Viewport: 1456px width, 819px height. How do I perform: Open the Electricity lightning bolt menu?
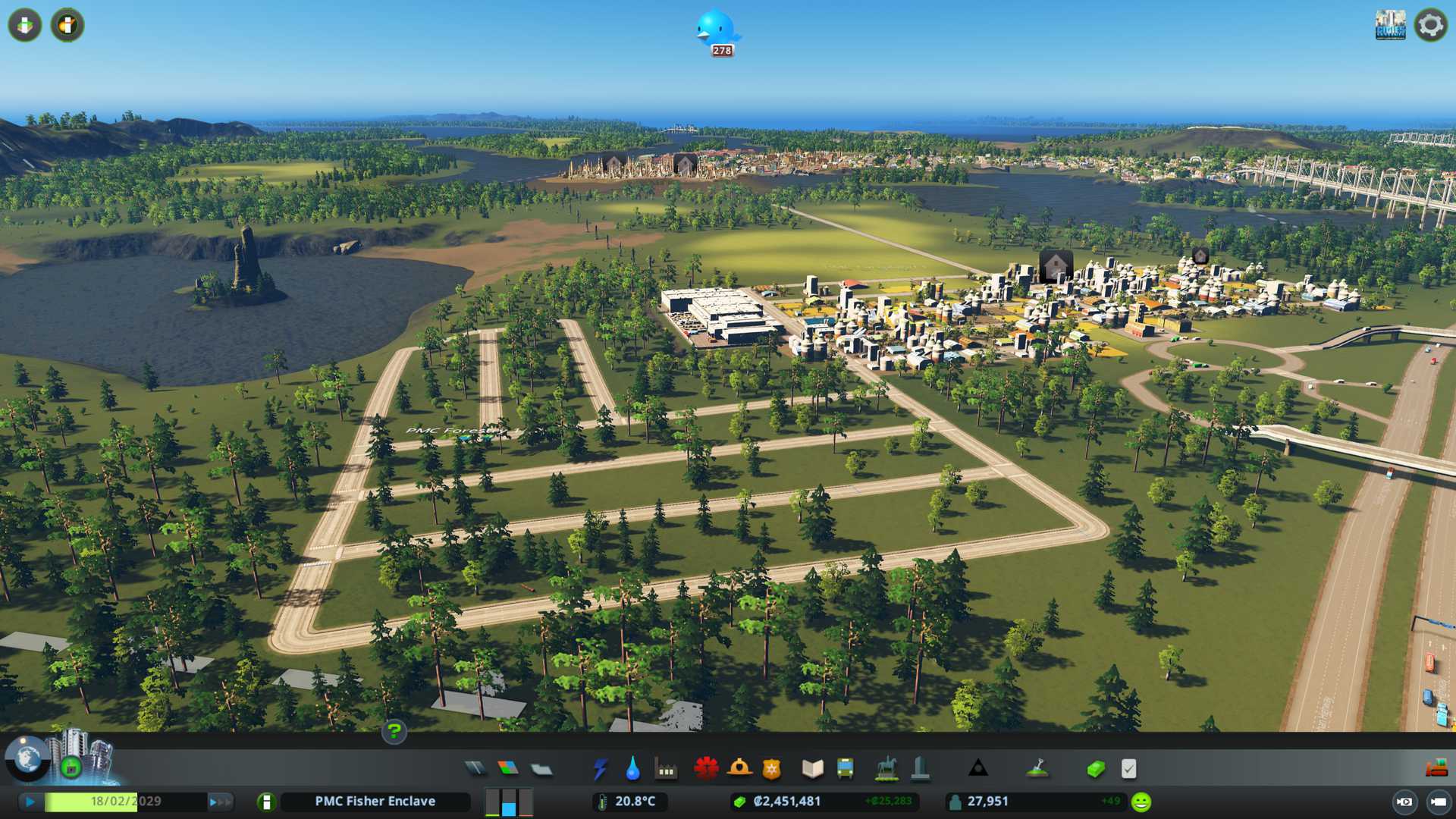600,769
